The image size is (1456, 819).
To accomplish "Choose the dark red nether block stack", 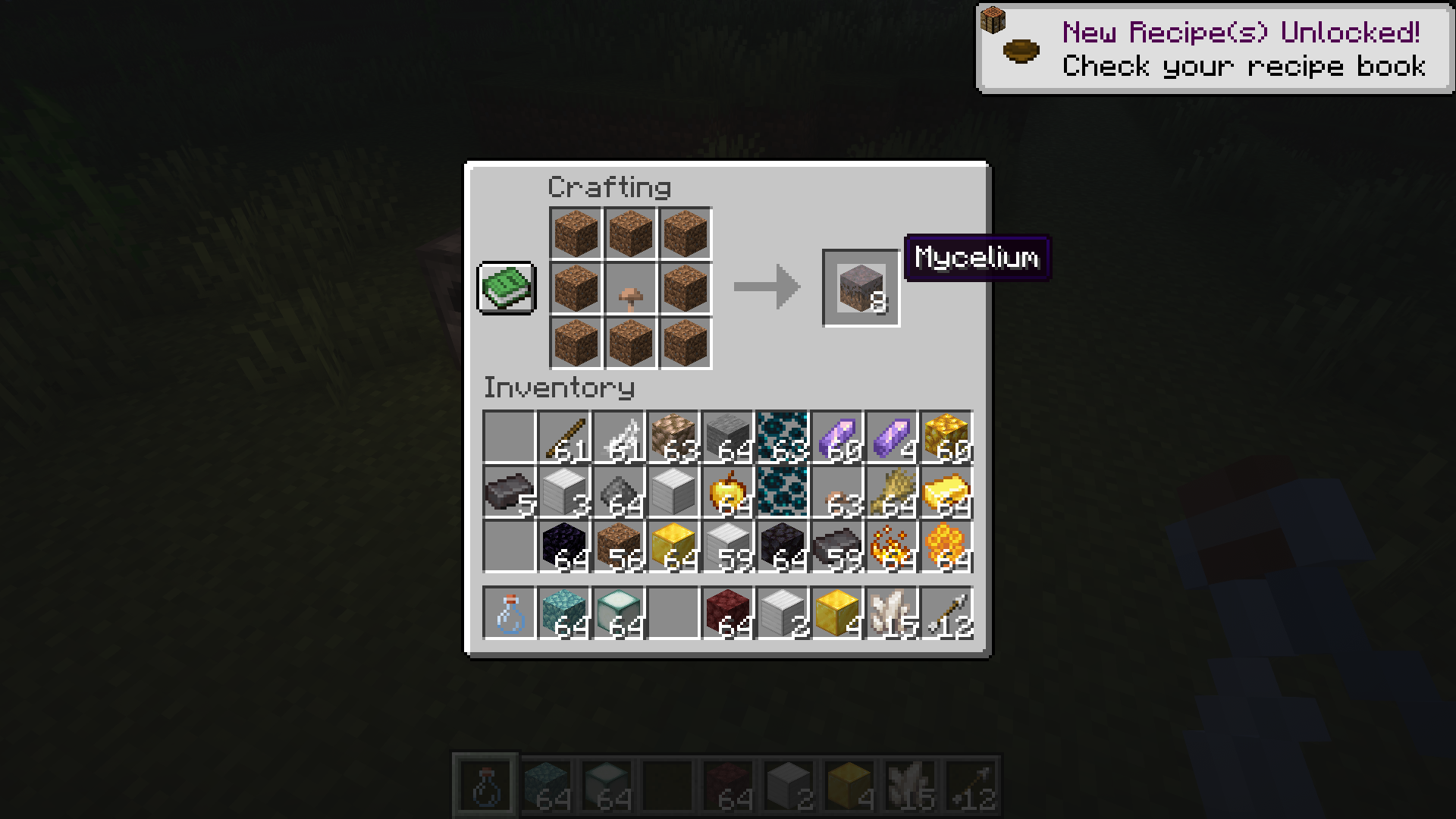I will [727, 613].
